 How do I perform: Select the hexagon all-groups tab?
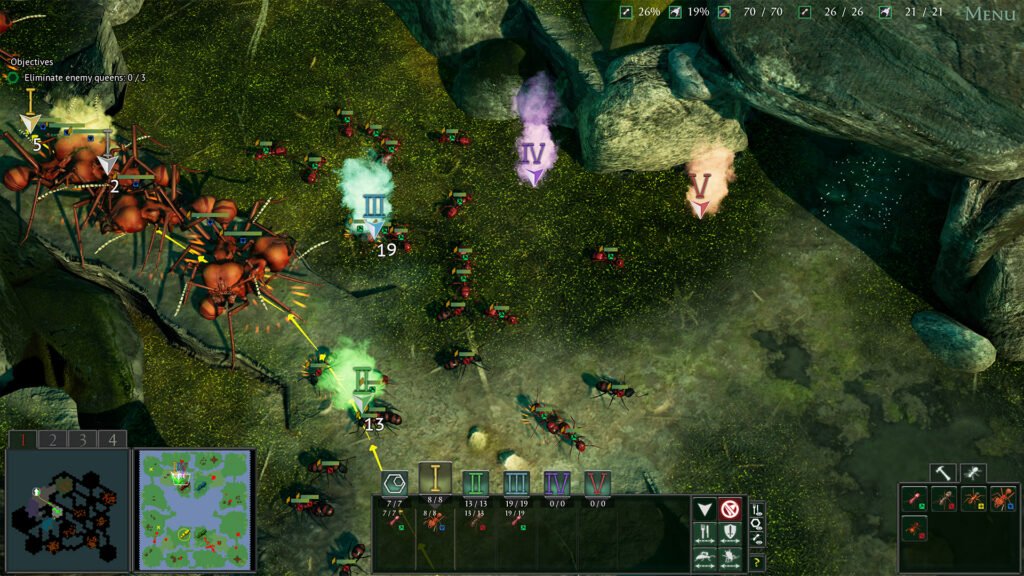(394, 483)
